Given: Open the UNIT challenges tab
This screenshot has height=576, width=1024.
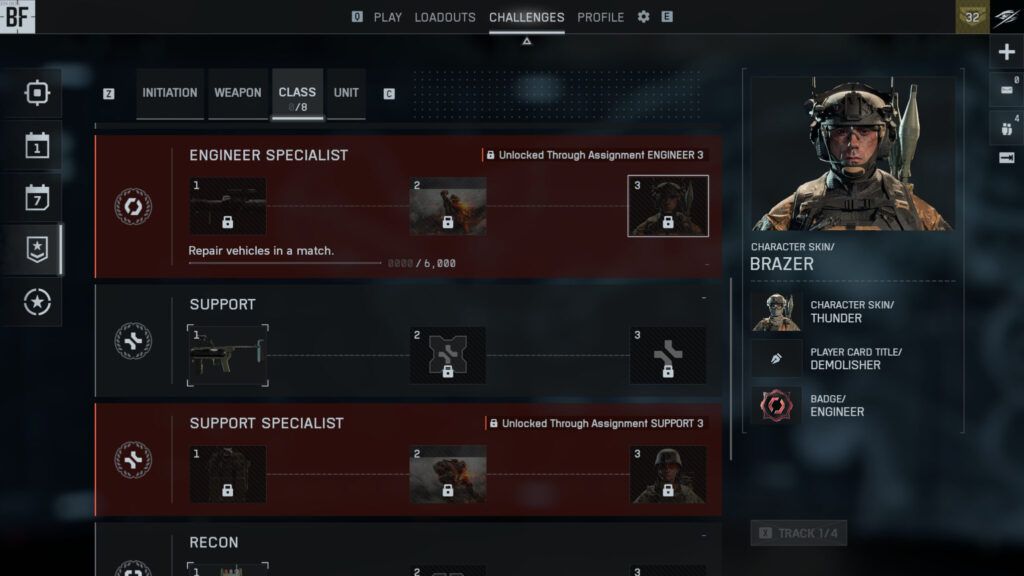Looking at the screenshot, I should coord(346,93).
